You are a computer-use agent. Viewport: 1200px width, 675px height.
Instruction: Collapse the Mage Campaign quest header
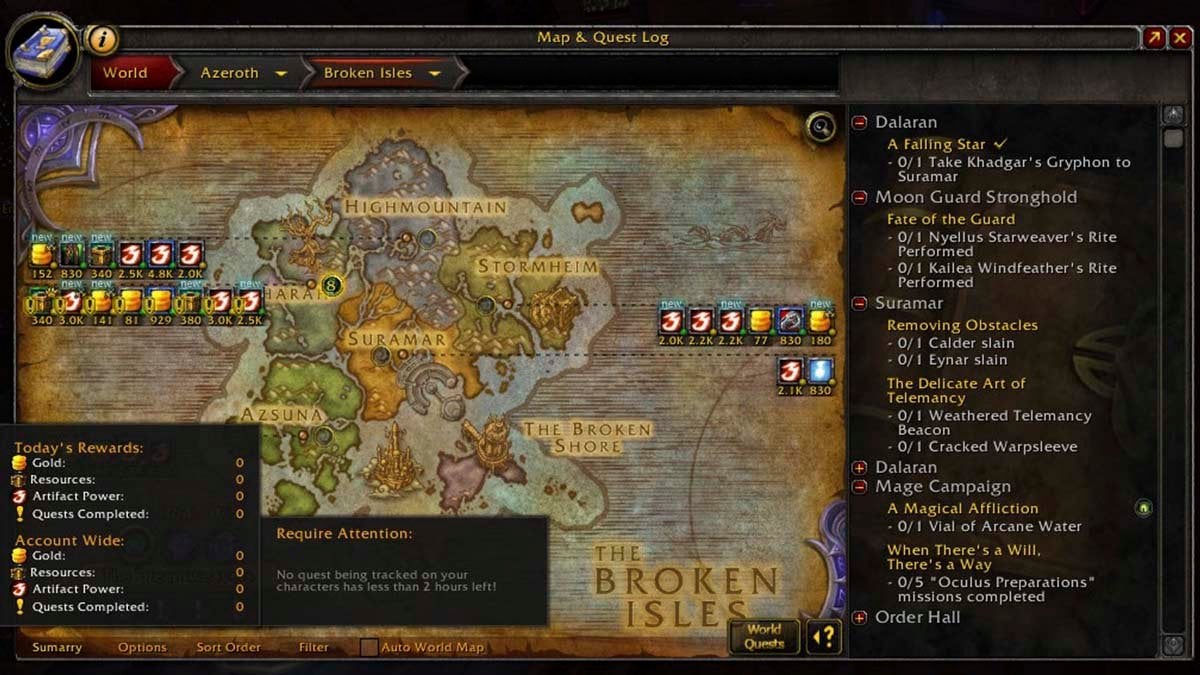click(859, 487)
